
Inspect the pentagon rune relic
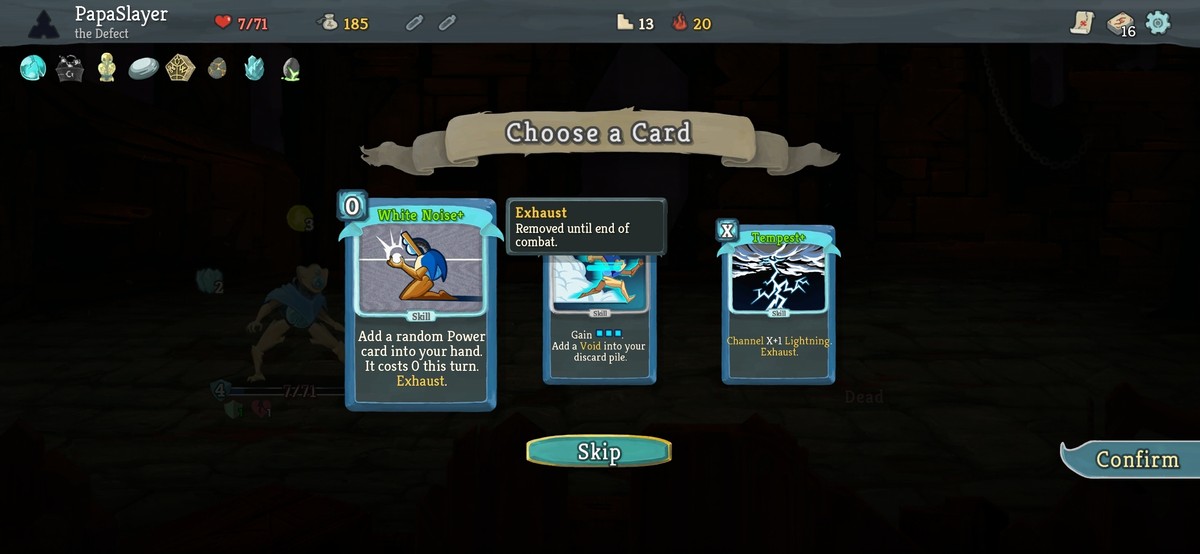180,68
